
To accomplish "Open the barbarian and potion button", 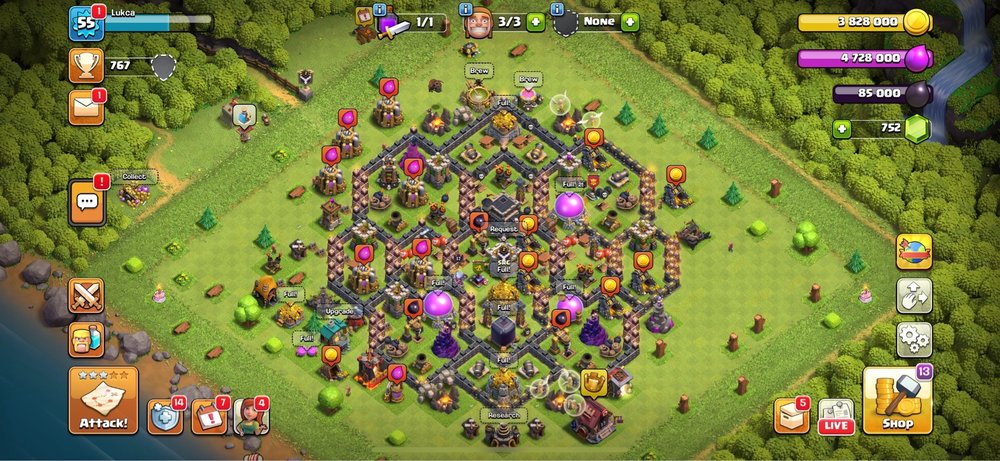I will tap(86, 338).
